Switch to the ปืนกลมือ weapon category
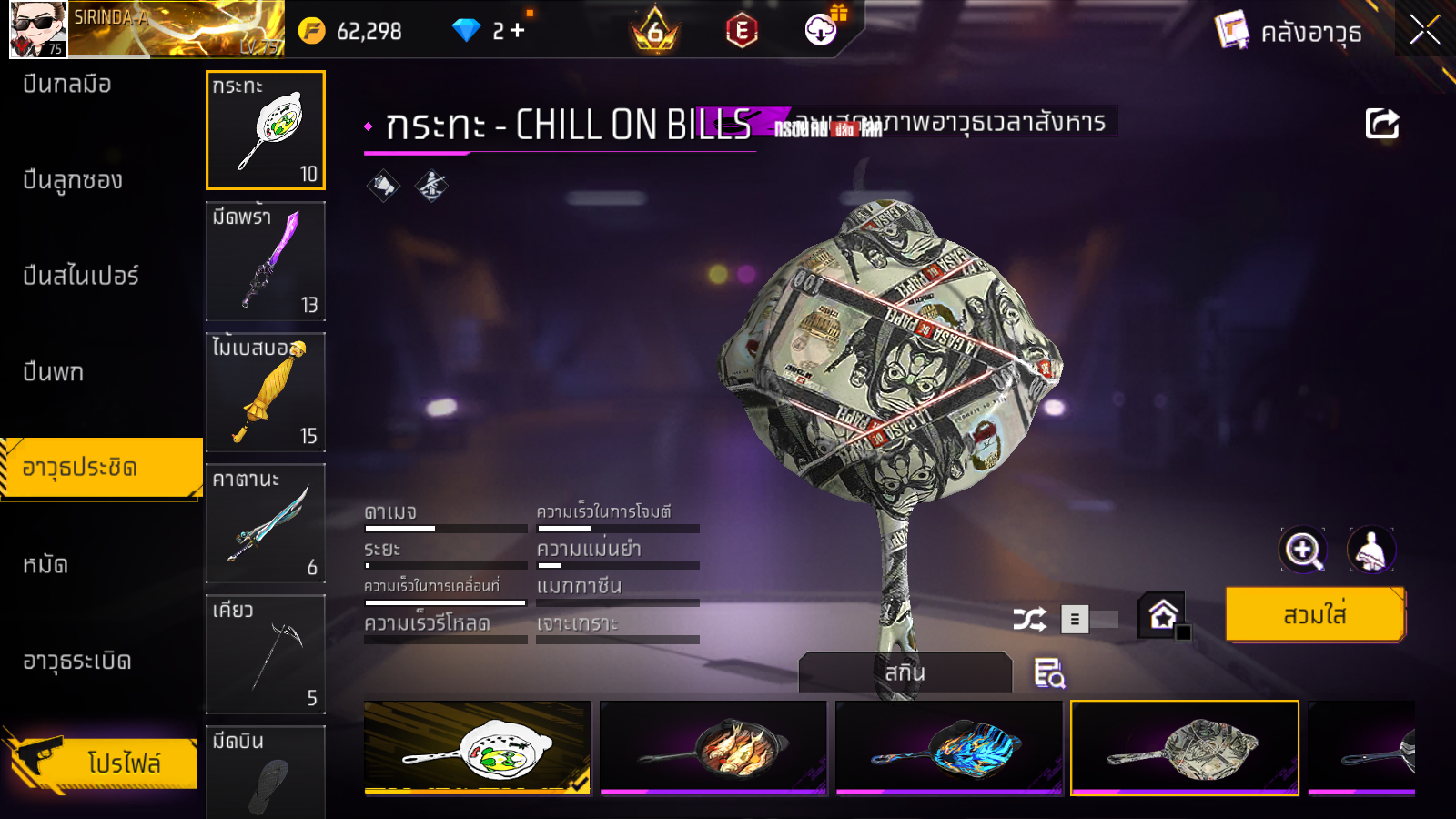1456x819 pixels. click(67, 85)
